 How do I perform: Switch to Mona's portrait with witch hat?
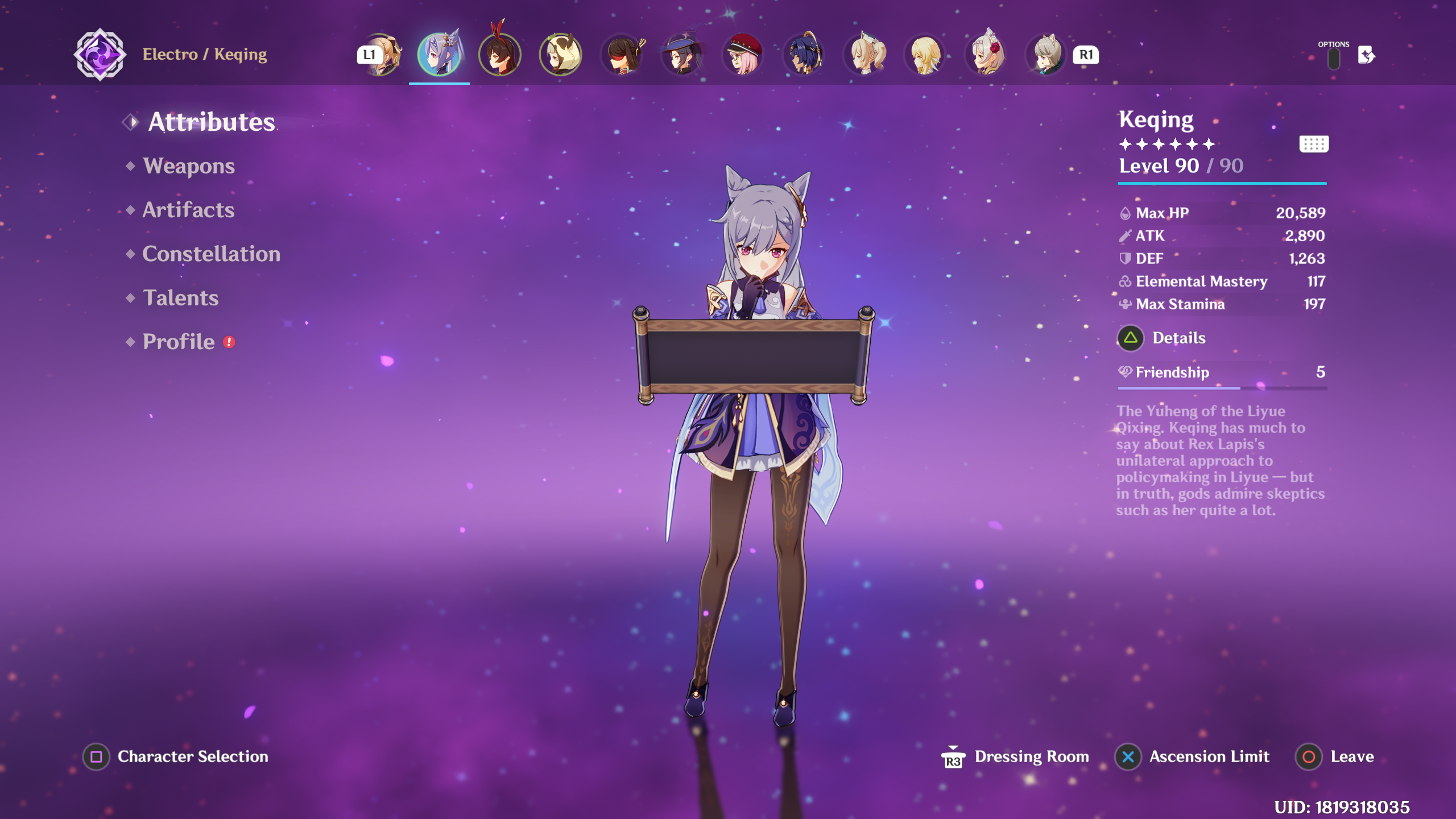click(682, 55)
